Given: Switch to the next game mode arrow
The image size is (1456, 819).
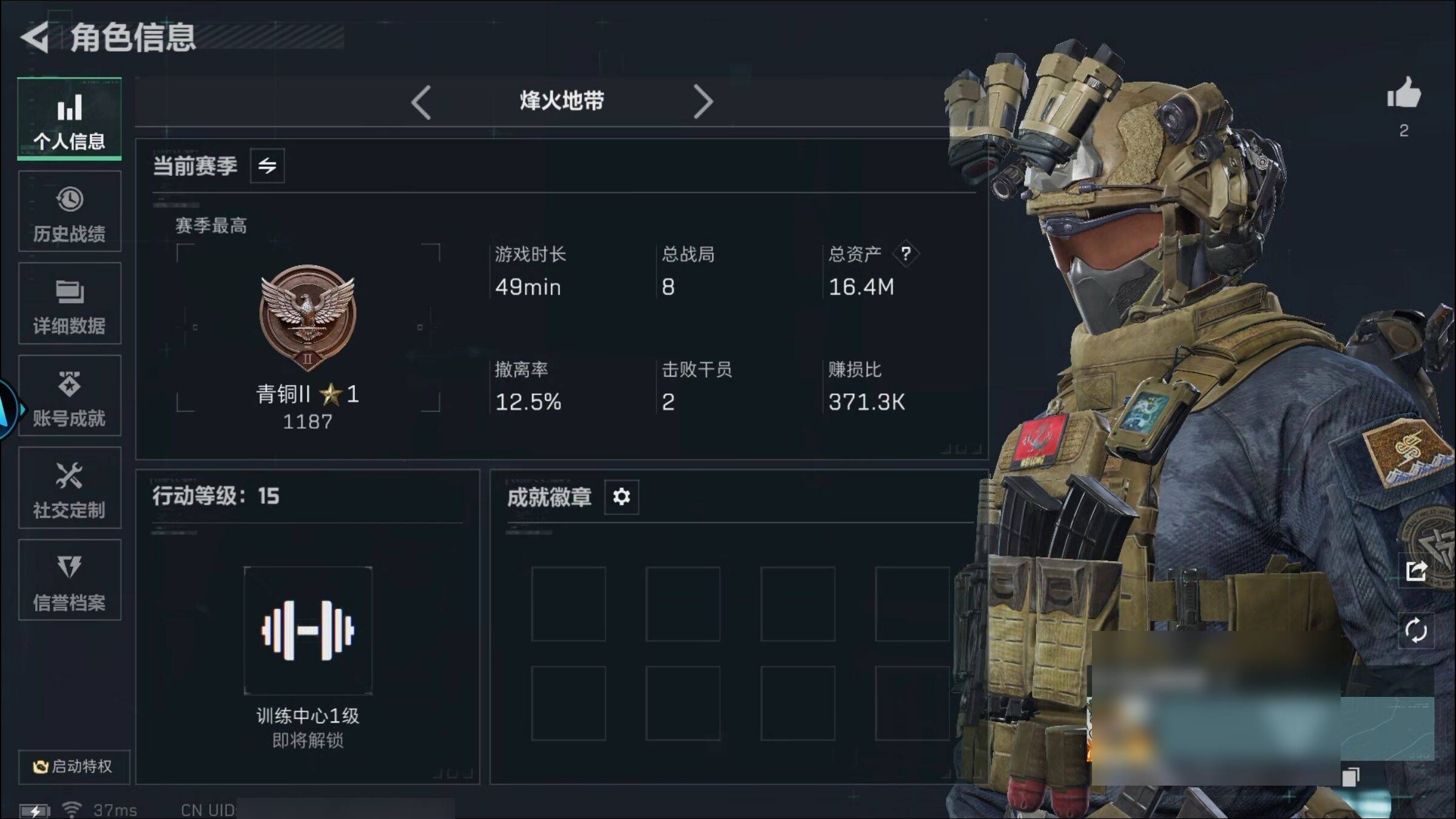Looking at the screenshot, I should [703, 102].
